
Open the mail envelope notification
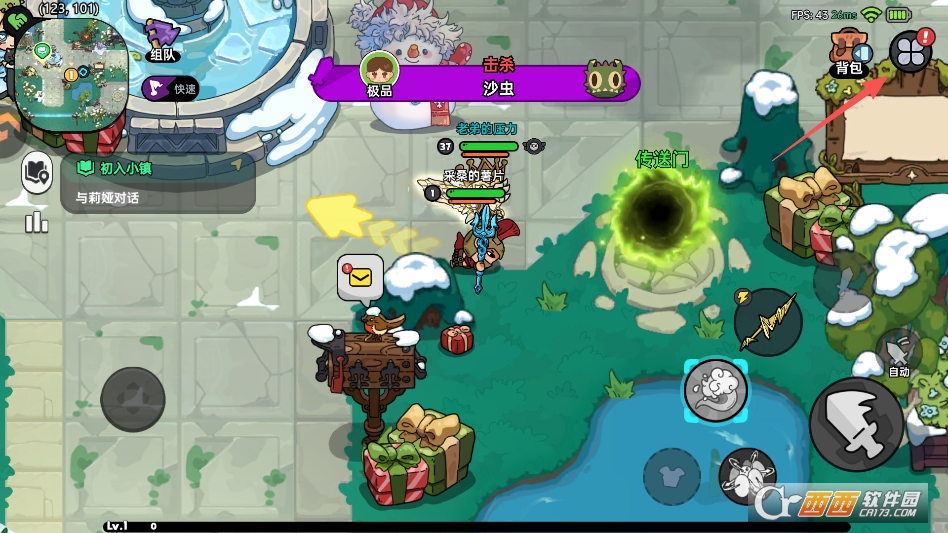(x=360, y=277)
